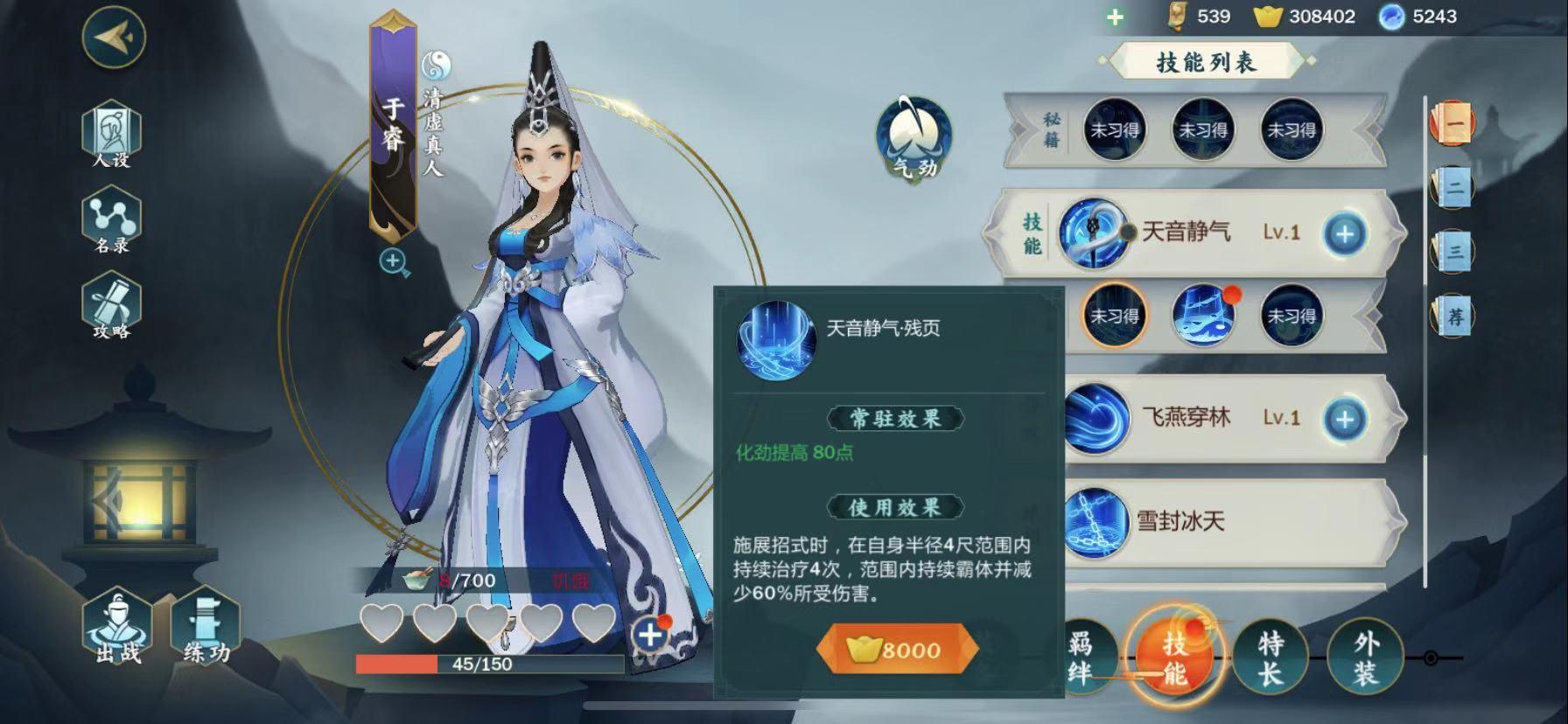Click the magnifier zoom icon near character
This screenshot has width=1568, height=724.
click(x=392, y=261)
